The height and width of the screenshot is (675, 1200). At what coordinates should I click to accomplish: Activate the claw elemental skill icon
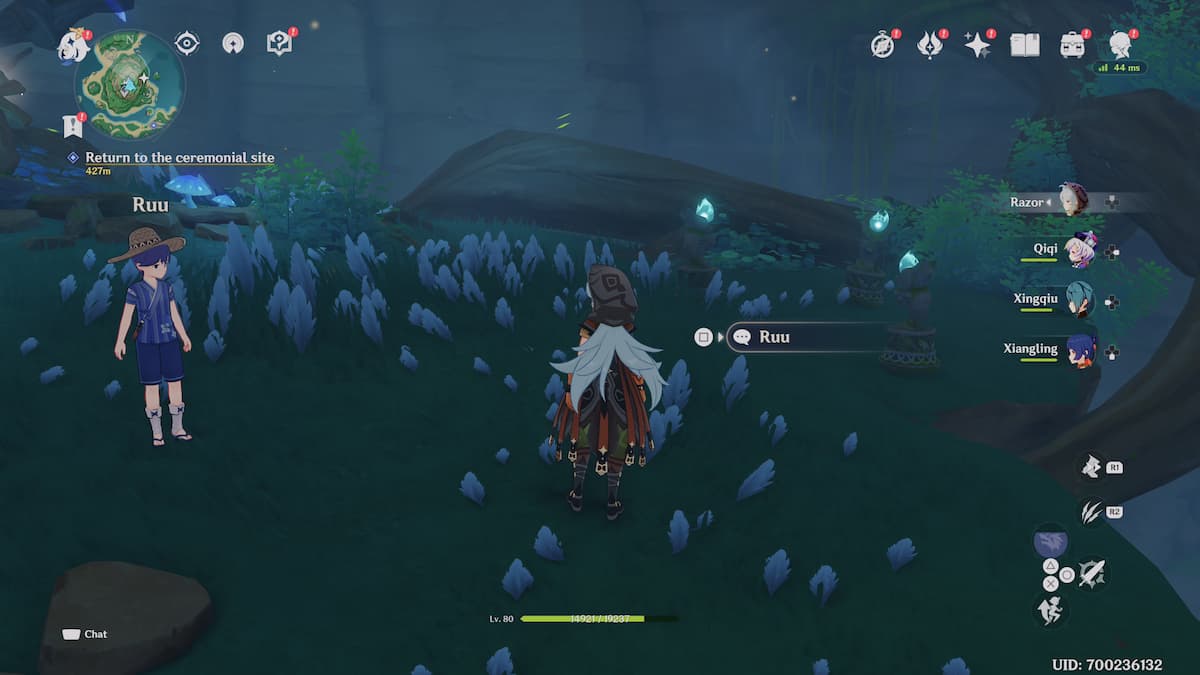[x=1091, y=512]
